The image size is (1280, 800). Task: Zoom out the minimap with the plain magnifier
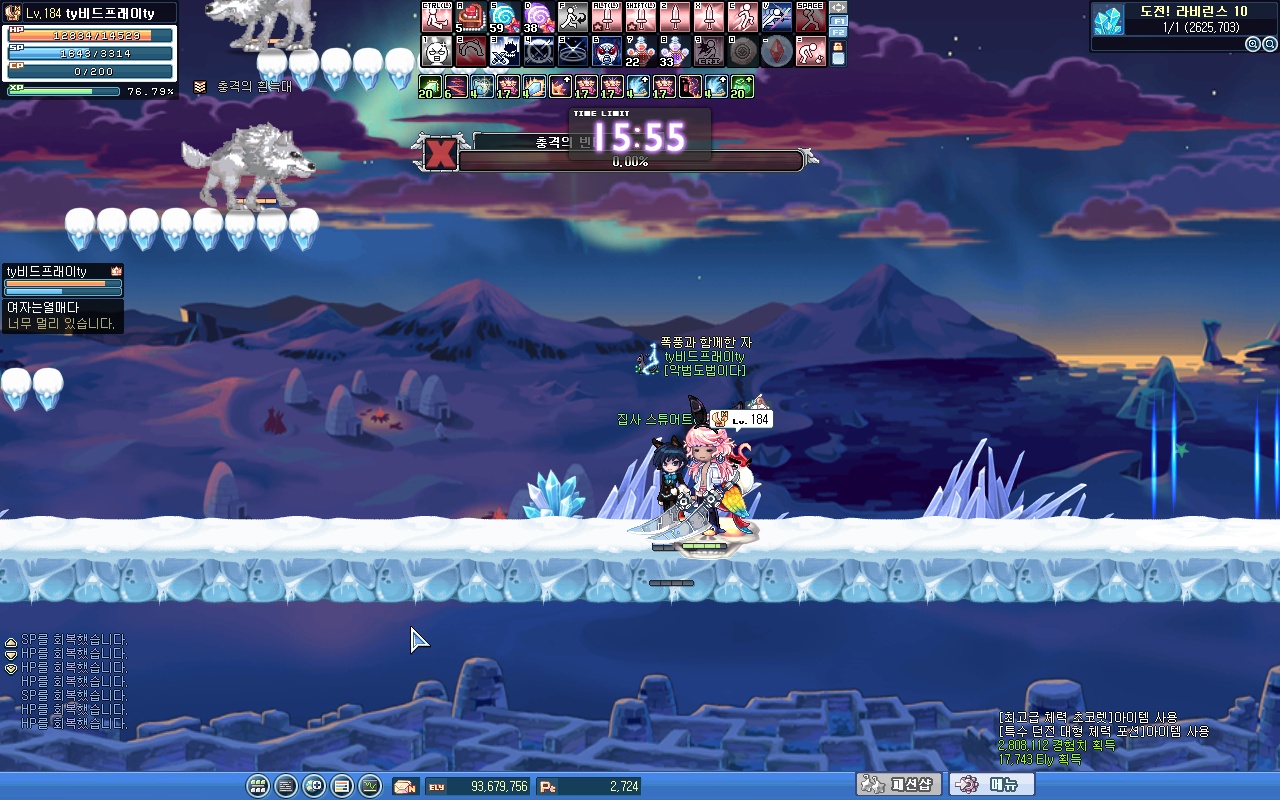1269,44
